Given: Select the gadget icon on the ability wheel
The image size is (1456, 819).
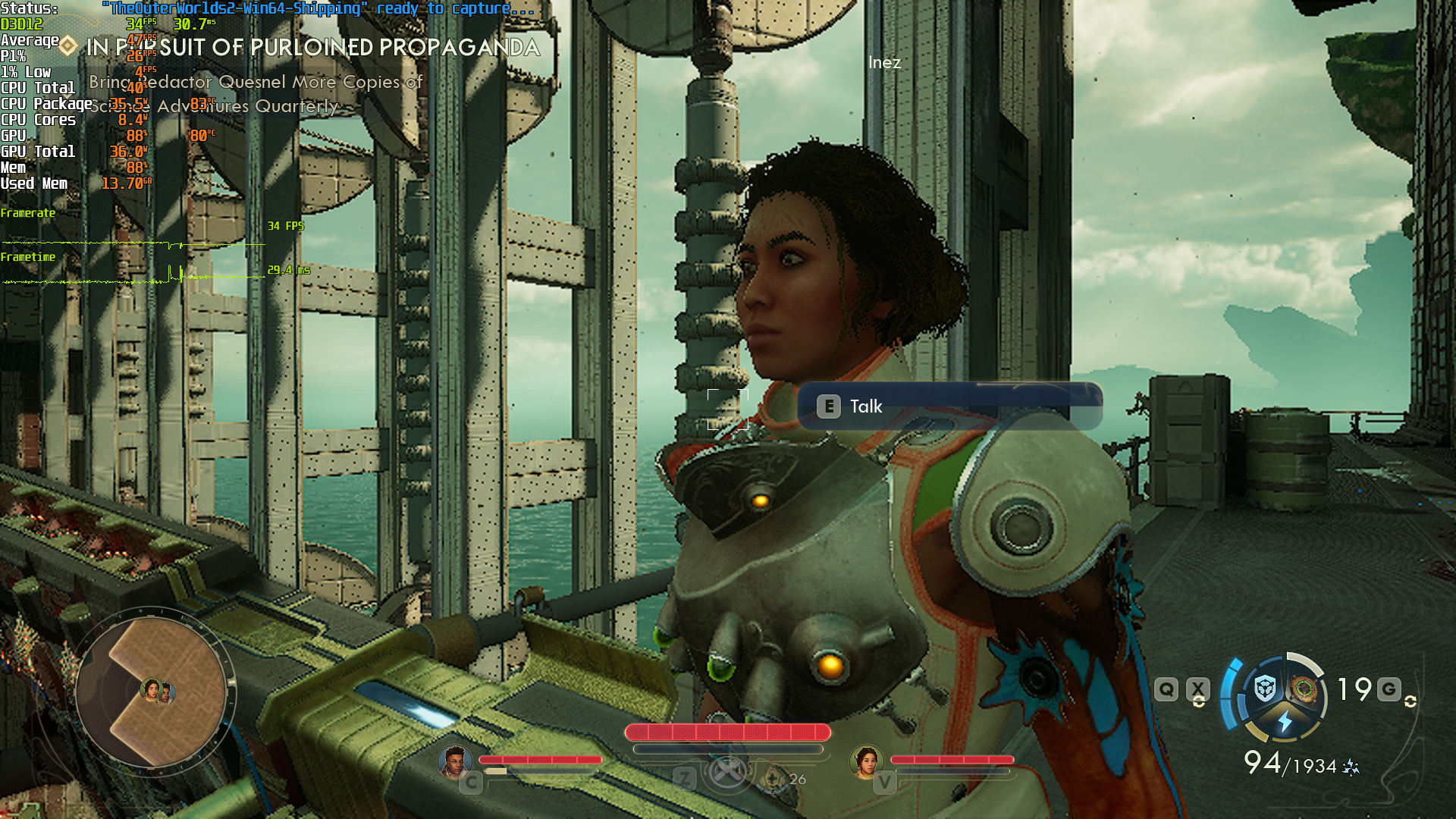Looking at the screenshot, I should (x=1303, y=689).
